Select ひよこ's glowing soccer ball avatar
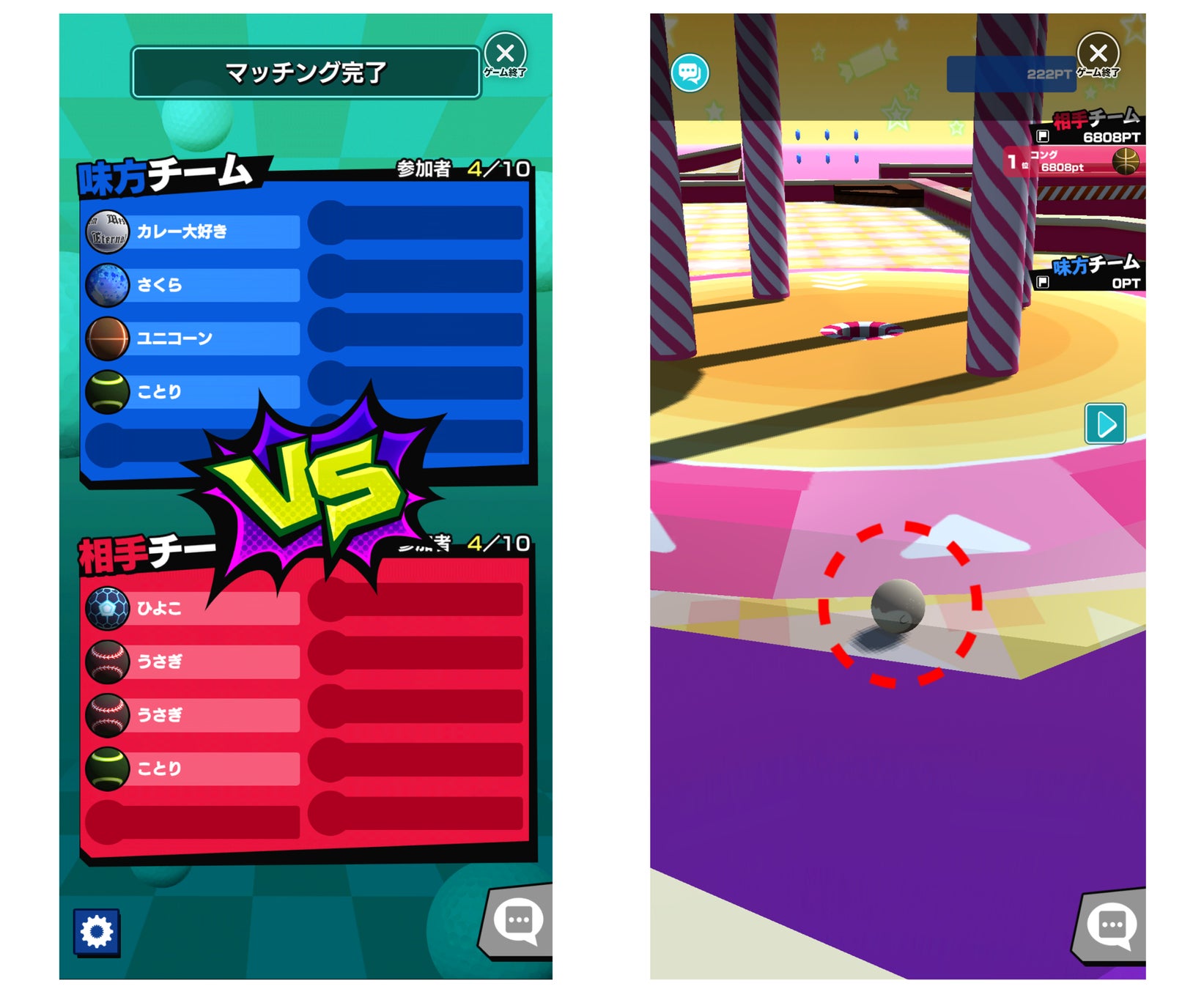The height and width of the screenshot is (989, 1204). click(108, 607)
